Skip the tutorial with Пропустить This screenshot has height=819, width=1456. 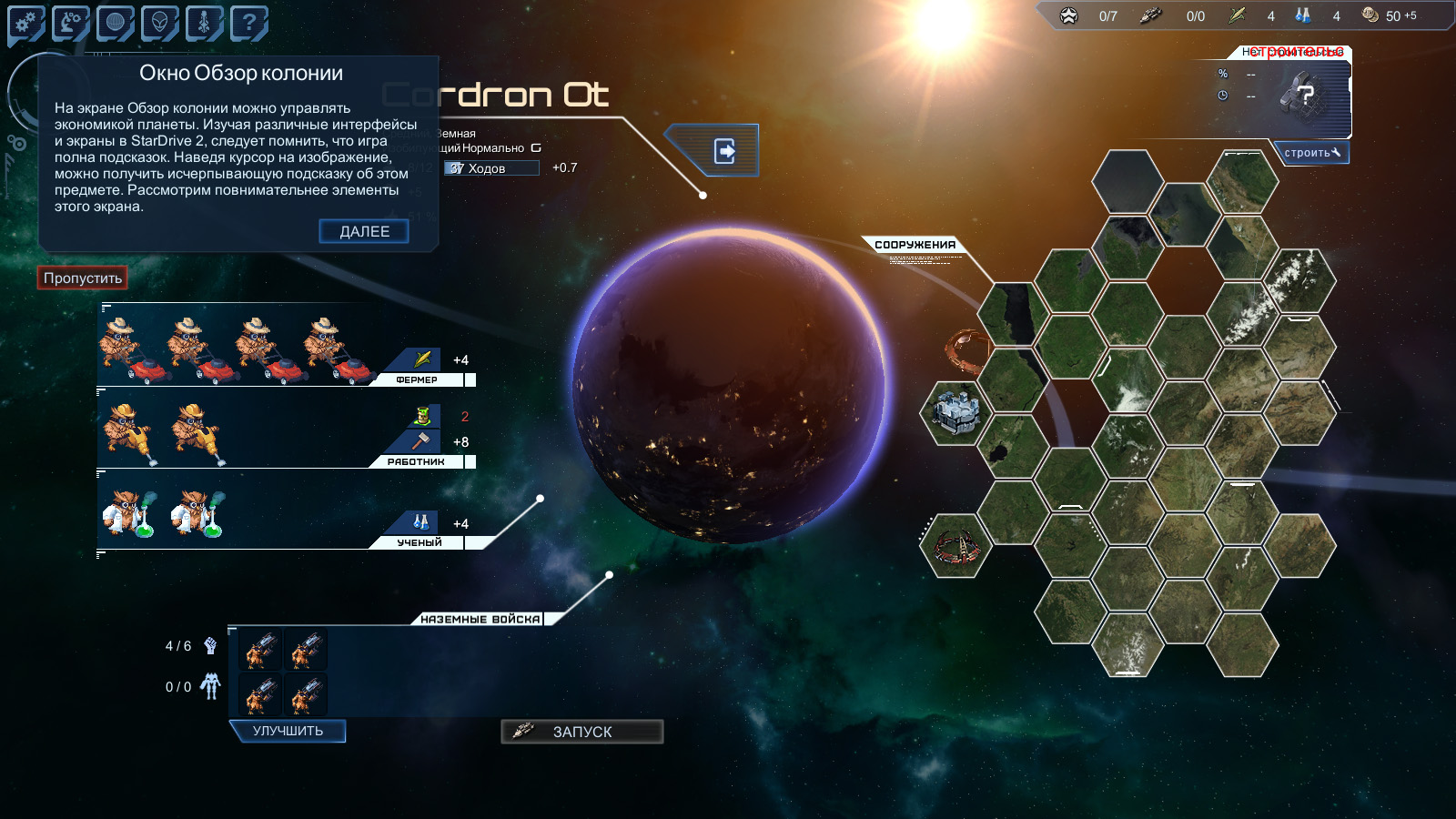82,278
